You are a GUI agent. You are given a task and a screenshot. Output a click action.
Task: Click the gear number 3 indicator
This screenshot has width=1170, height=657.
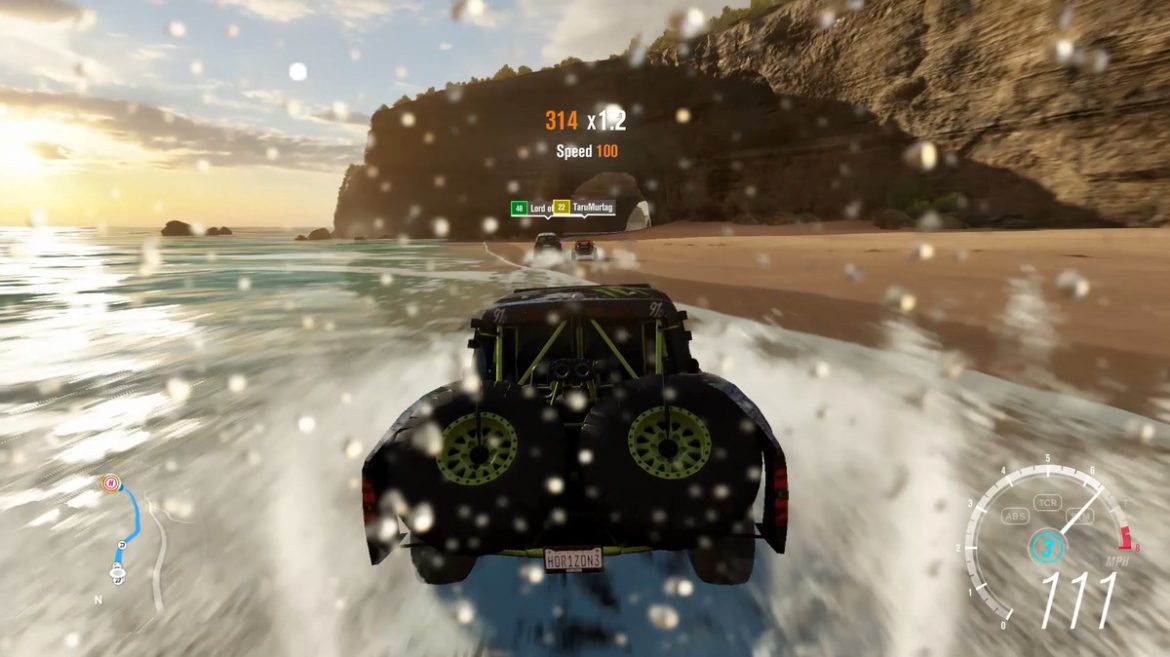click(x=1044, y=547)
